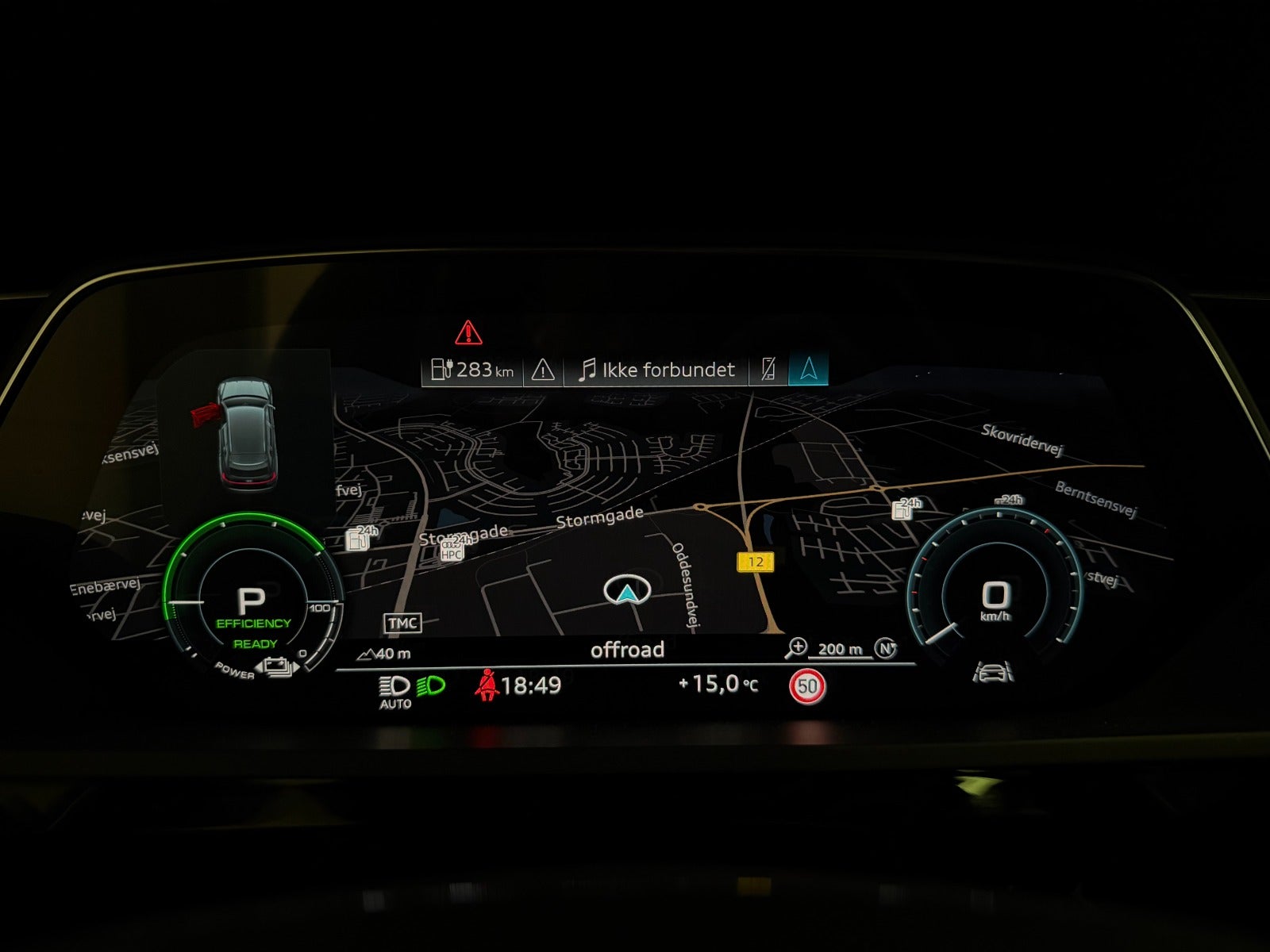Click the AUTO headlight icon
The image size is (1270, 952).
(x=394, y=690)
